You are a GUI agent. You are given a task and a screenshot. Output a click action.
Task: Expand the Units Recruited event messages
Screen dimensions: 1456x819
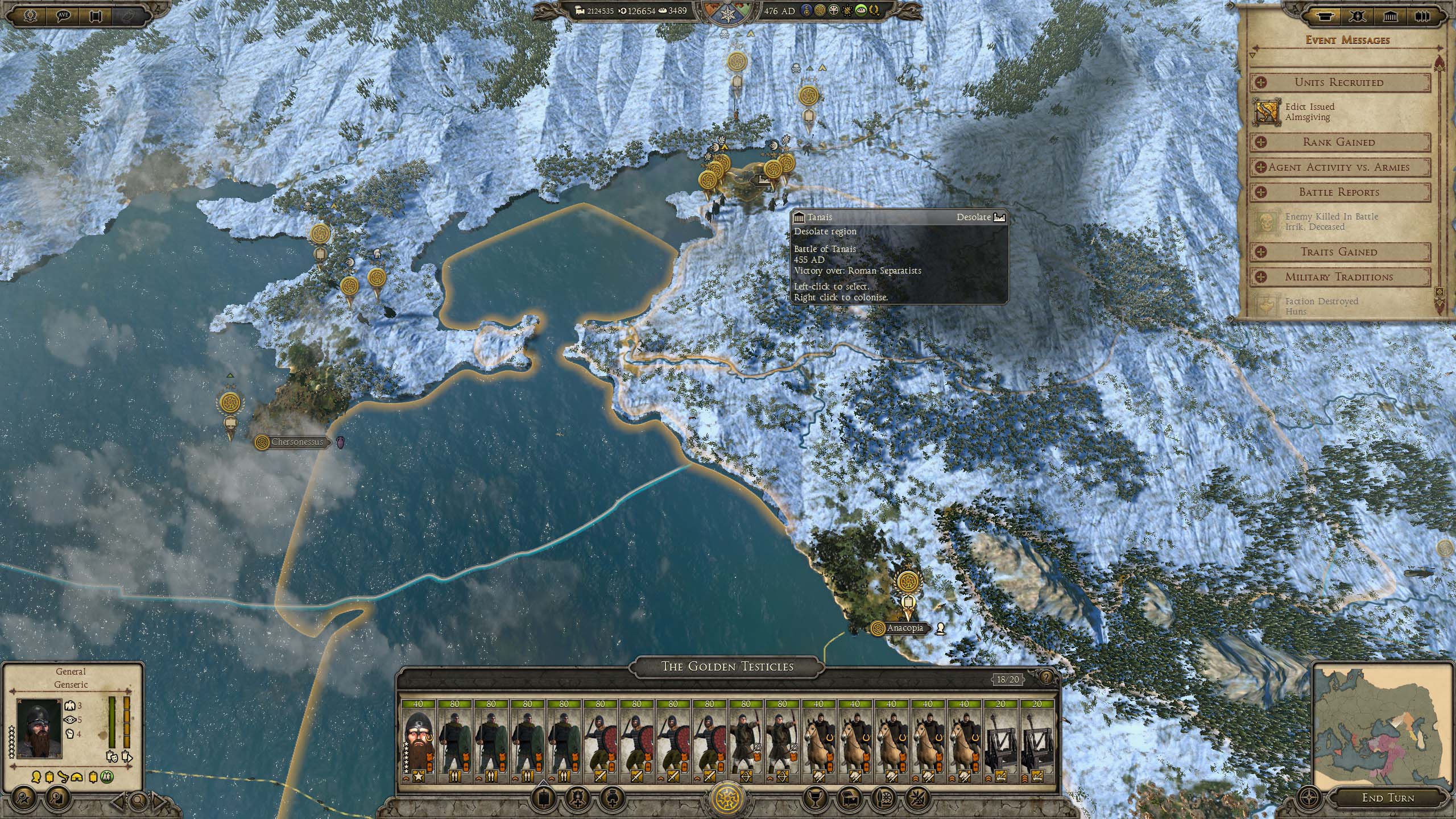click(x=1339, y=82)
